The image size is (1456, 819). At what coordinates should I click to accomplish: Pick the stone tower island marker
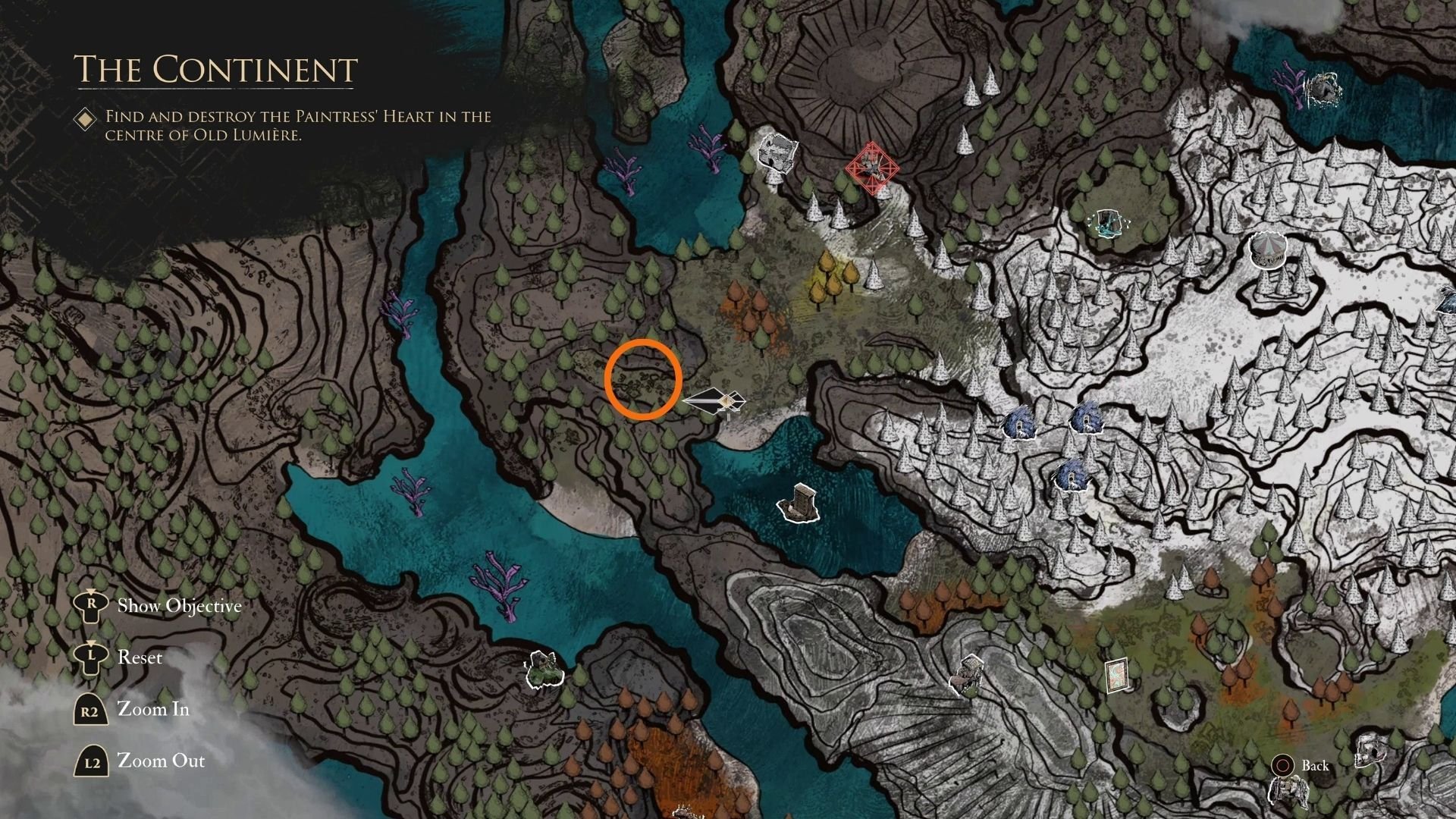point(800,503)
